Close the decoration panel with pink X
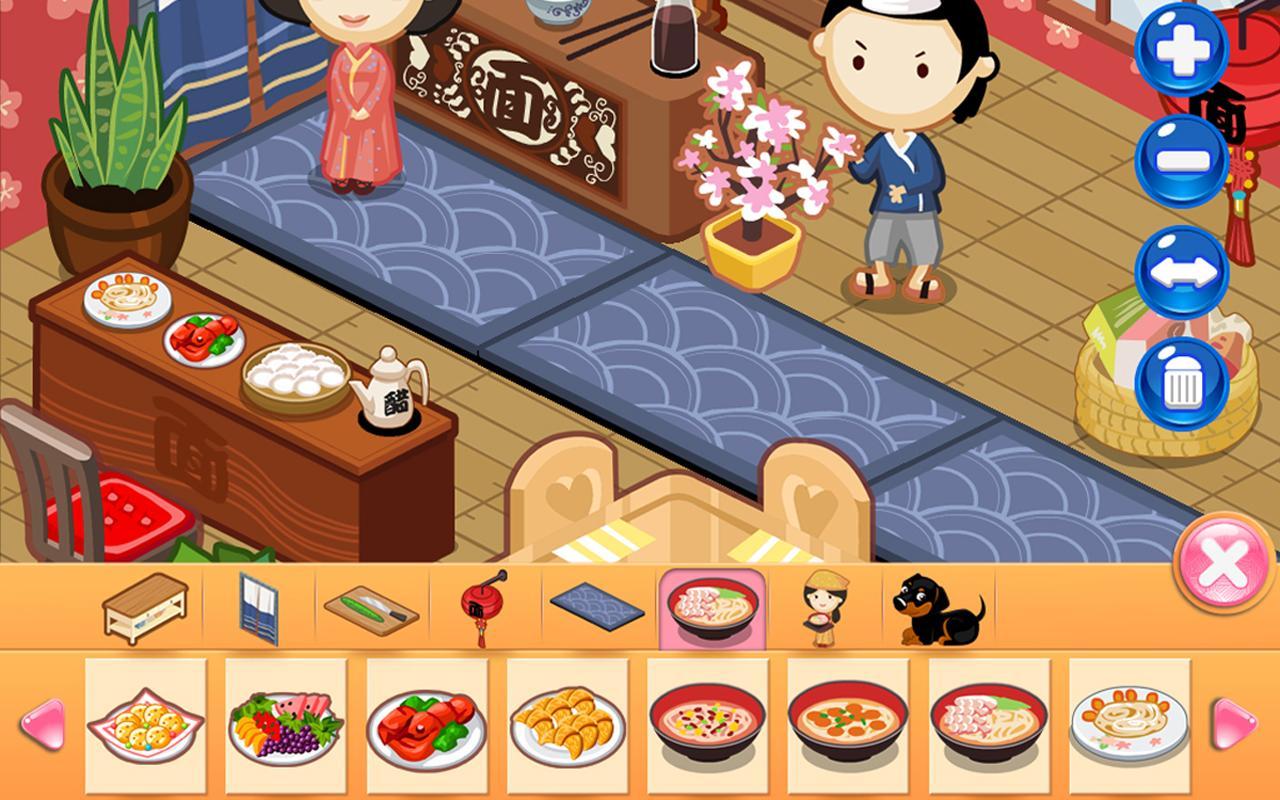The image size is (1280, 800). click(1222, 565)
